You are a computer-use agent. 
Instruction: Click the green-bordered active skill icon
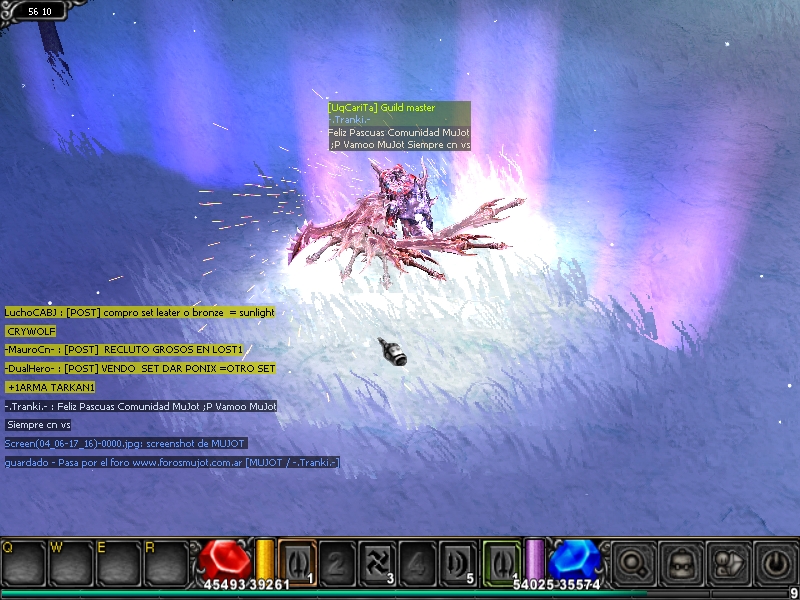click(x=502, y=560)
